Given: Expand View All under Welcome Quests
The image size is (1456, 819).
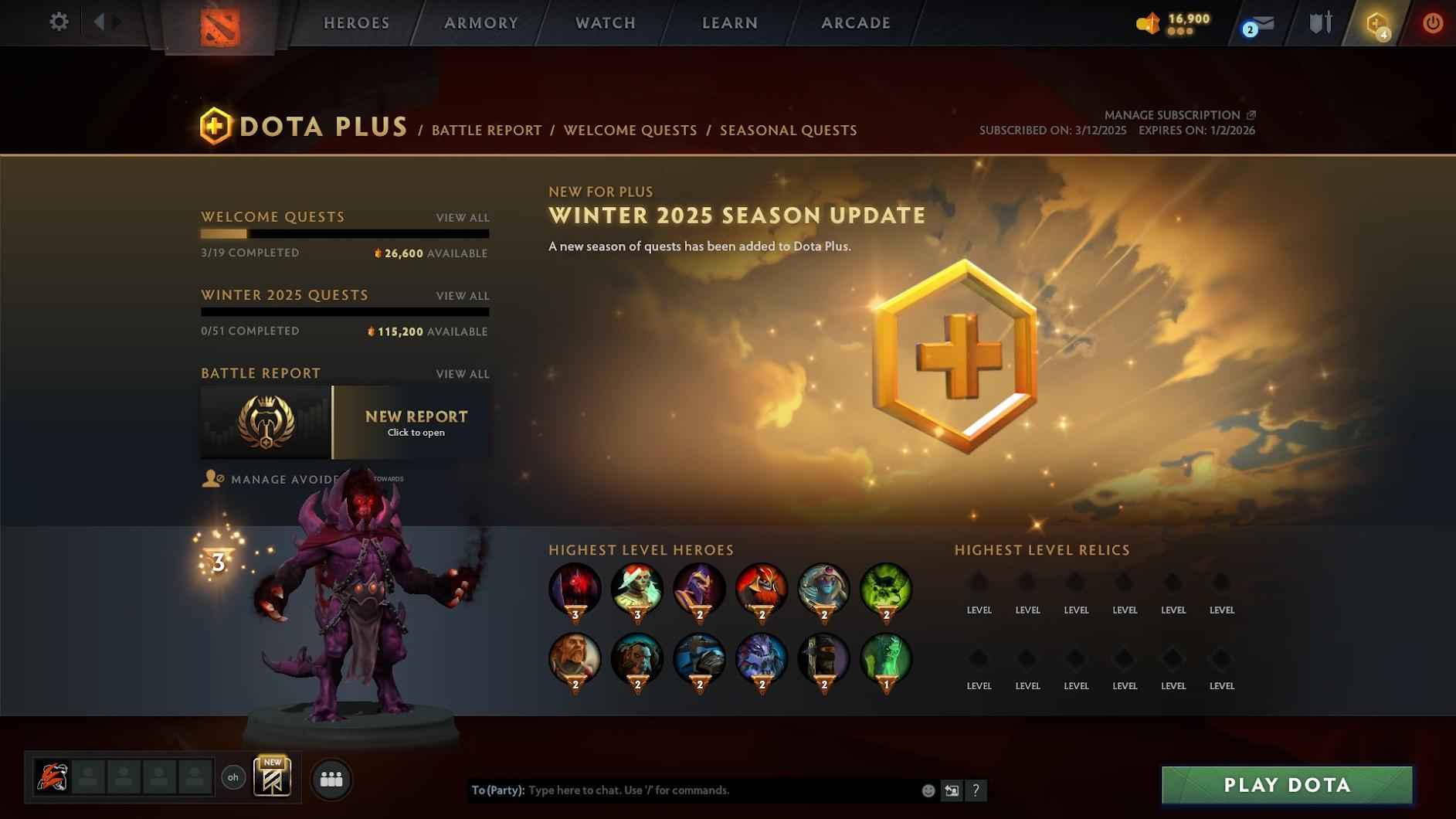Looking at the screenshot, I should pyautogui.click(x=463, y=218).
